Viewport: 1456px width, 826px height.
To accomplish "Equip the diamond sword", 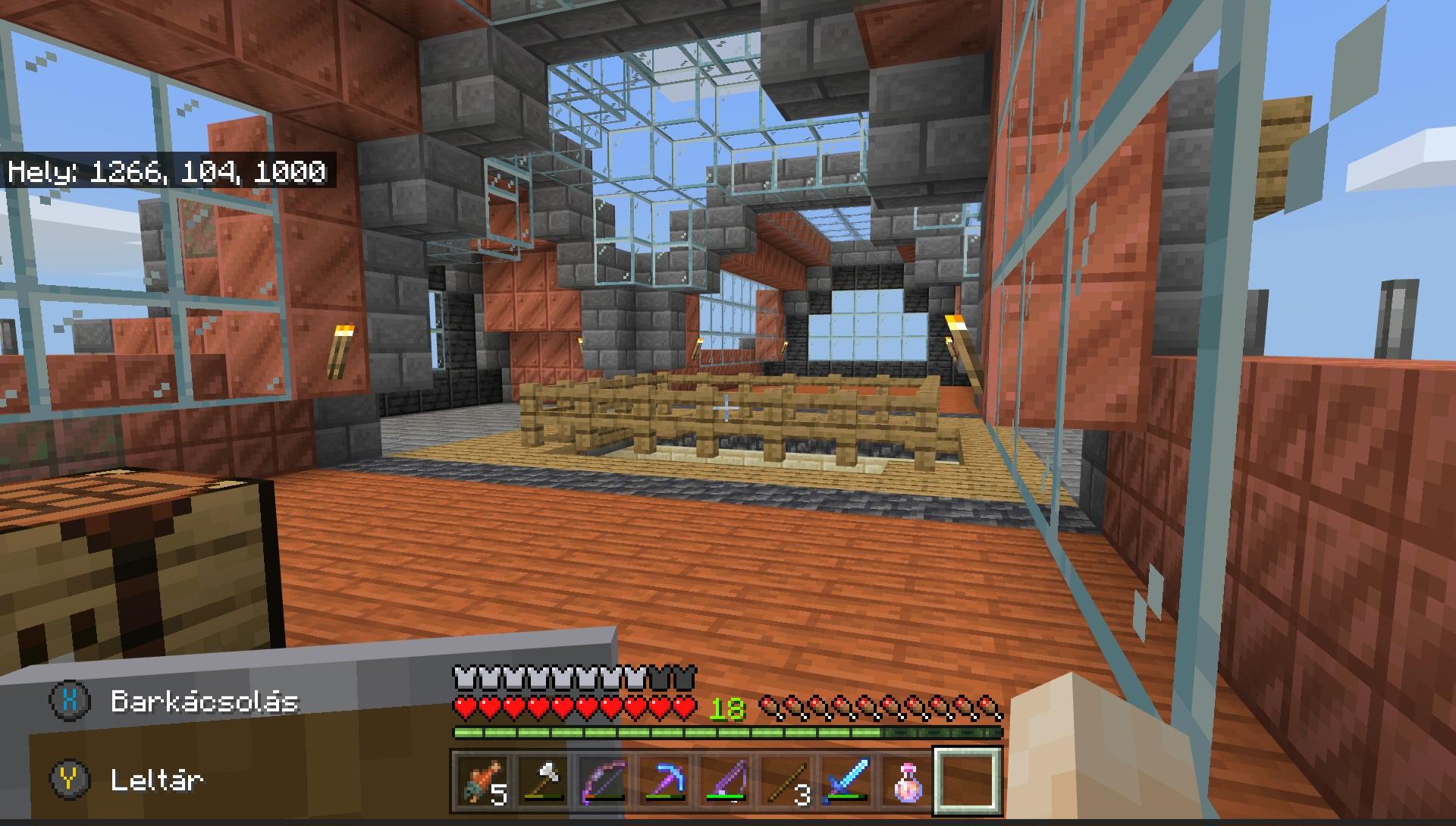I will click(847, 781).
